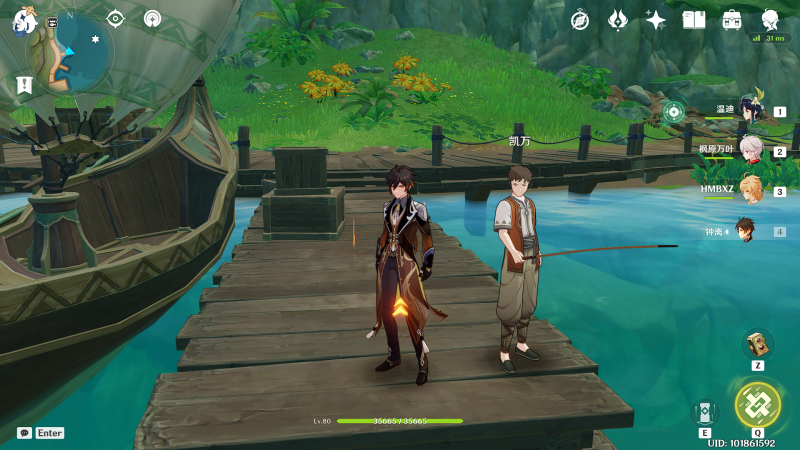
Task: Switch to party member 枫原万叶
Action: pos(750,151)
